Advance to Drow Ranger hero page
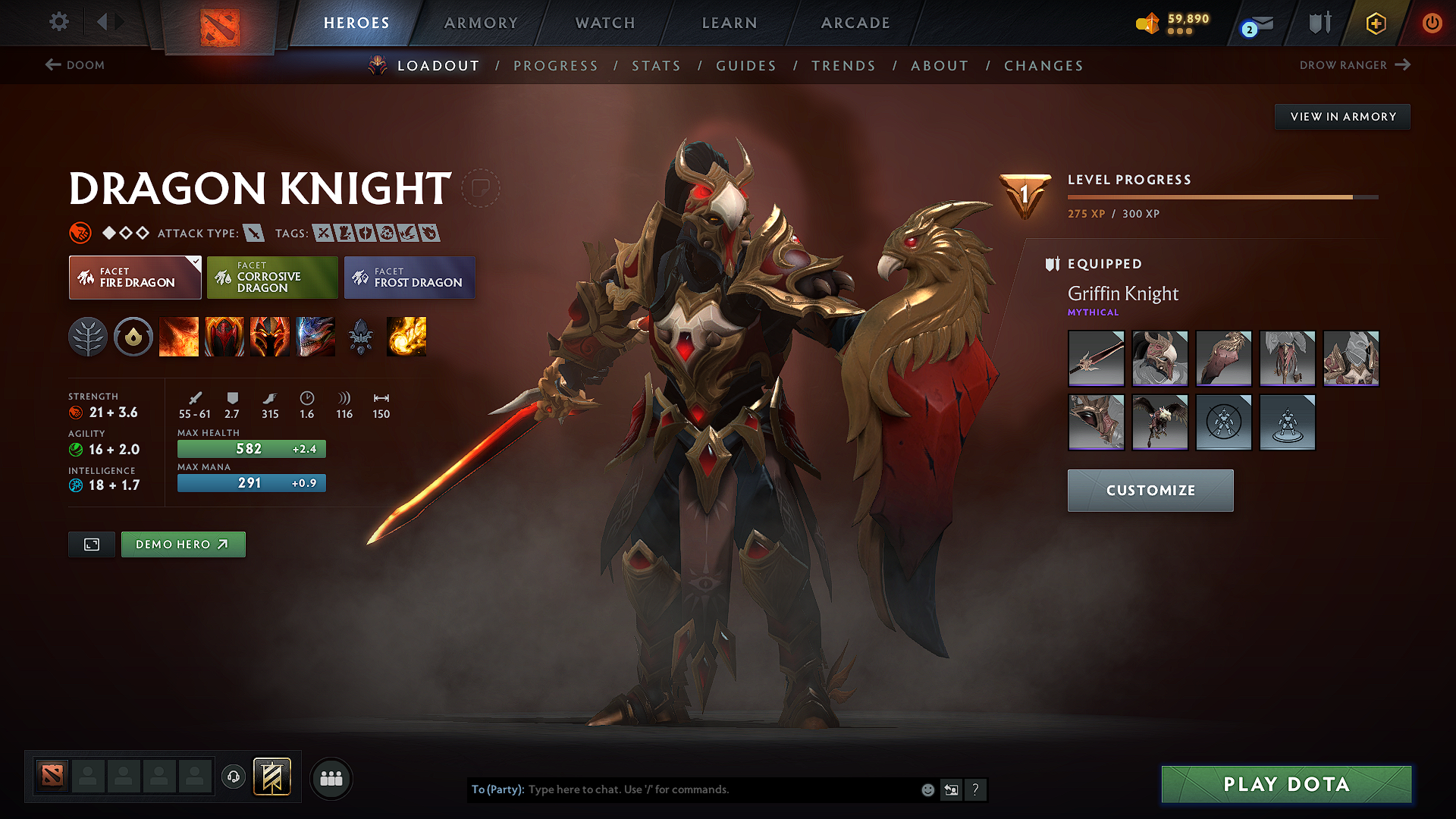1456x819 pixels. click(x=1354, y=65)
